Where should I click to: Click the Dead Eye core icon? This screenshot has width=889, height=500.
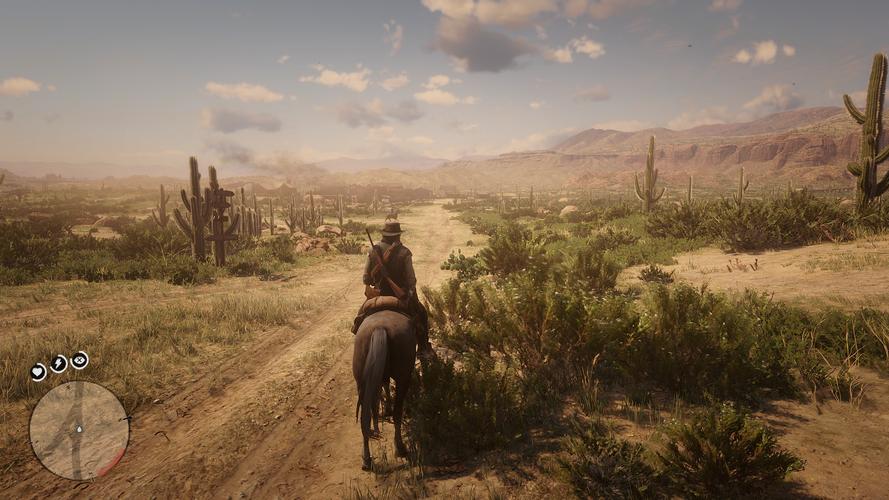80,359
